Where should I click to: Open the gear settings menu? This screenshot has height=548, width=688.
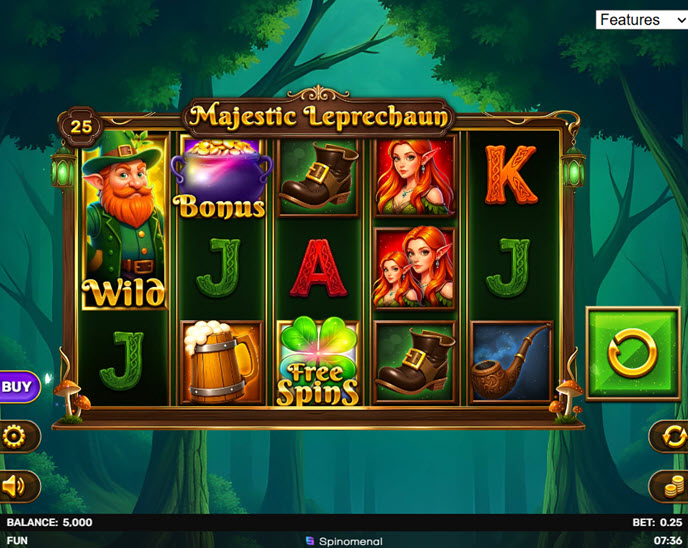tap(16, 436)
